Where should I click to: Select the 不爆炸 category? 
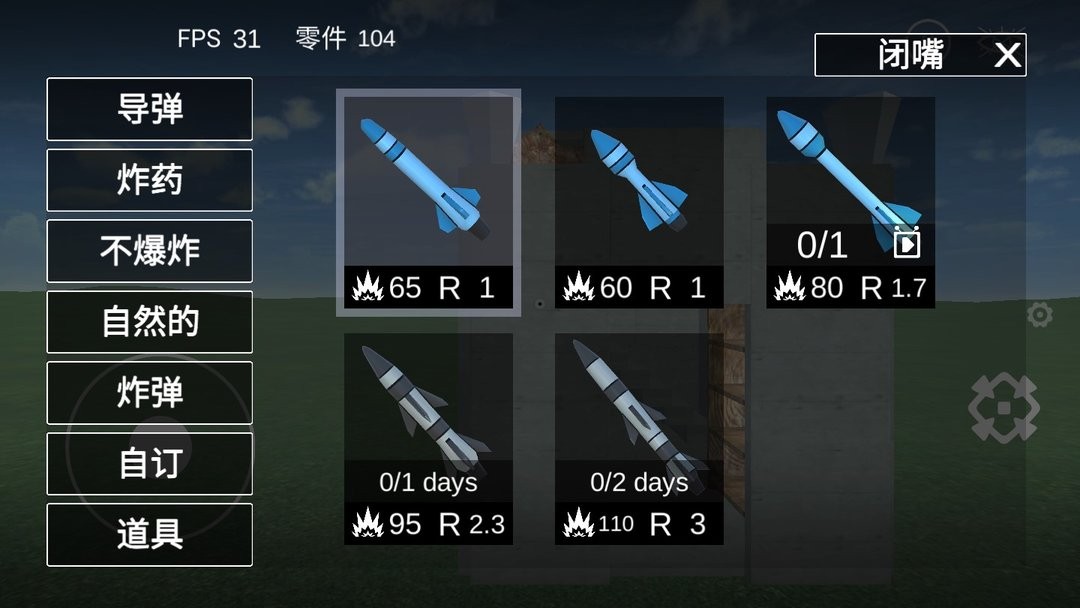[x=150, y=251]
